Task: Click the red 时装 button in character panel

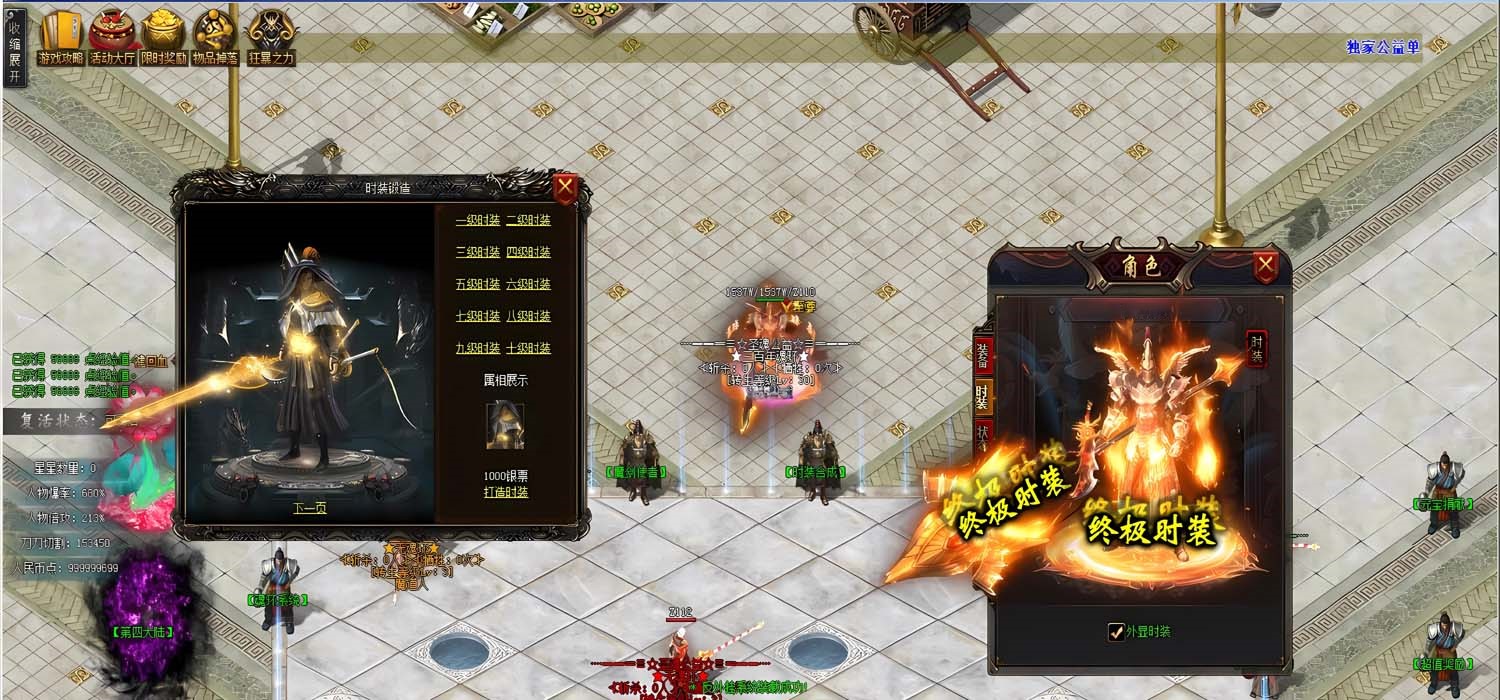Action: click(1256, 349)
